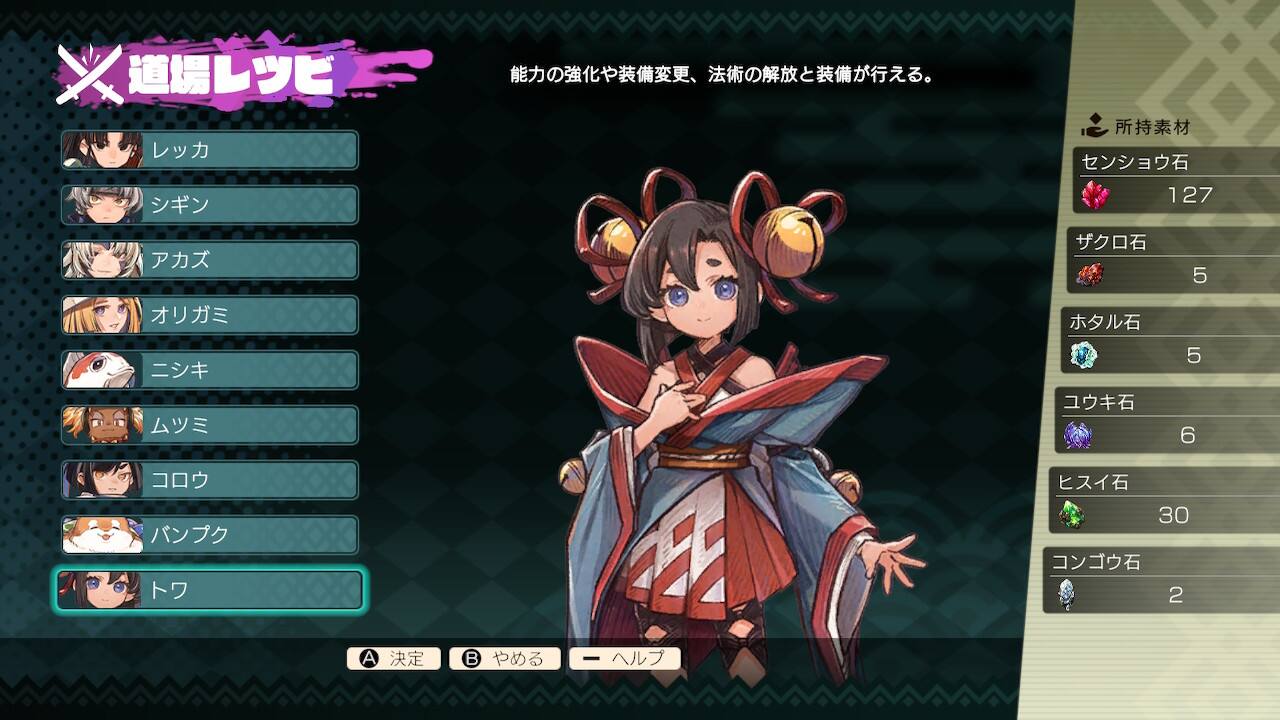Cancel using the やめる button

pos(505,659)
